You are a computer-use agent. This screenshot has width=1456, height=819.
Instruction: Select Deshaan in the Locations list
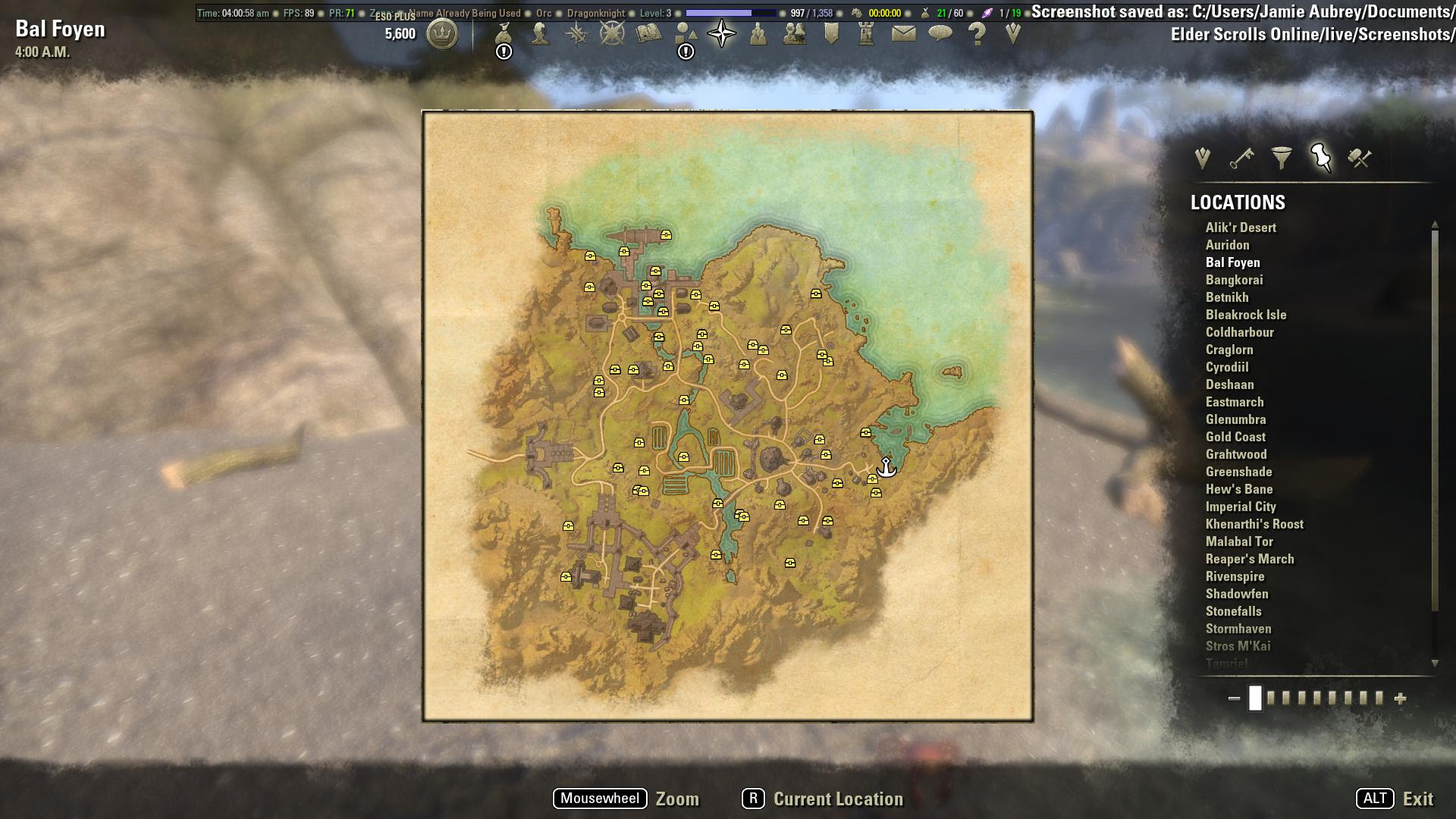point(1228,384)
